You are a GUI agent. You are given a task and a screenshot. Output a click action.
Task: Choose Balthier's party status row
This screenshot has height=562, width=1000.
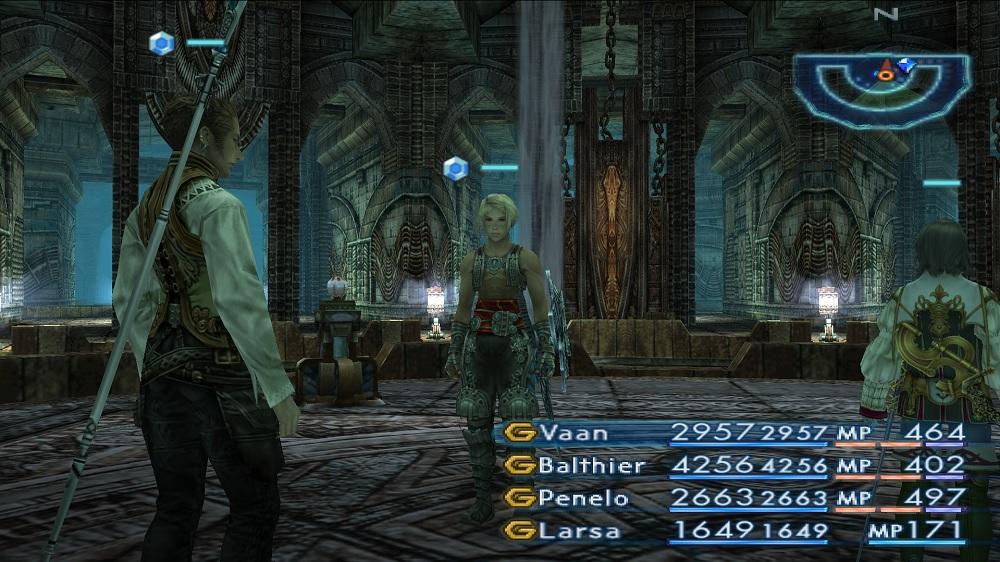[590, 465]
